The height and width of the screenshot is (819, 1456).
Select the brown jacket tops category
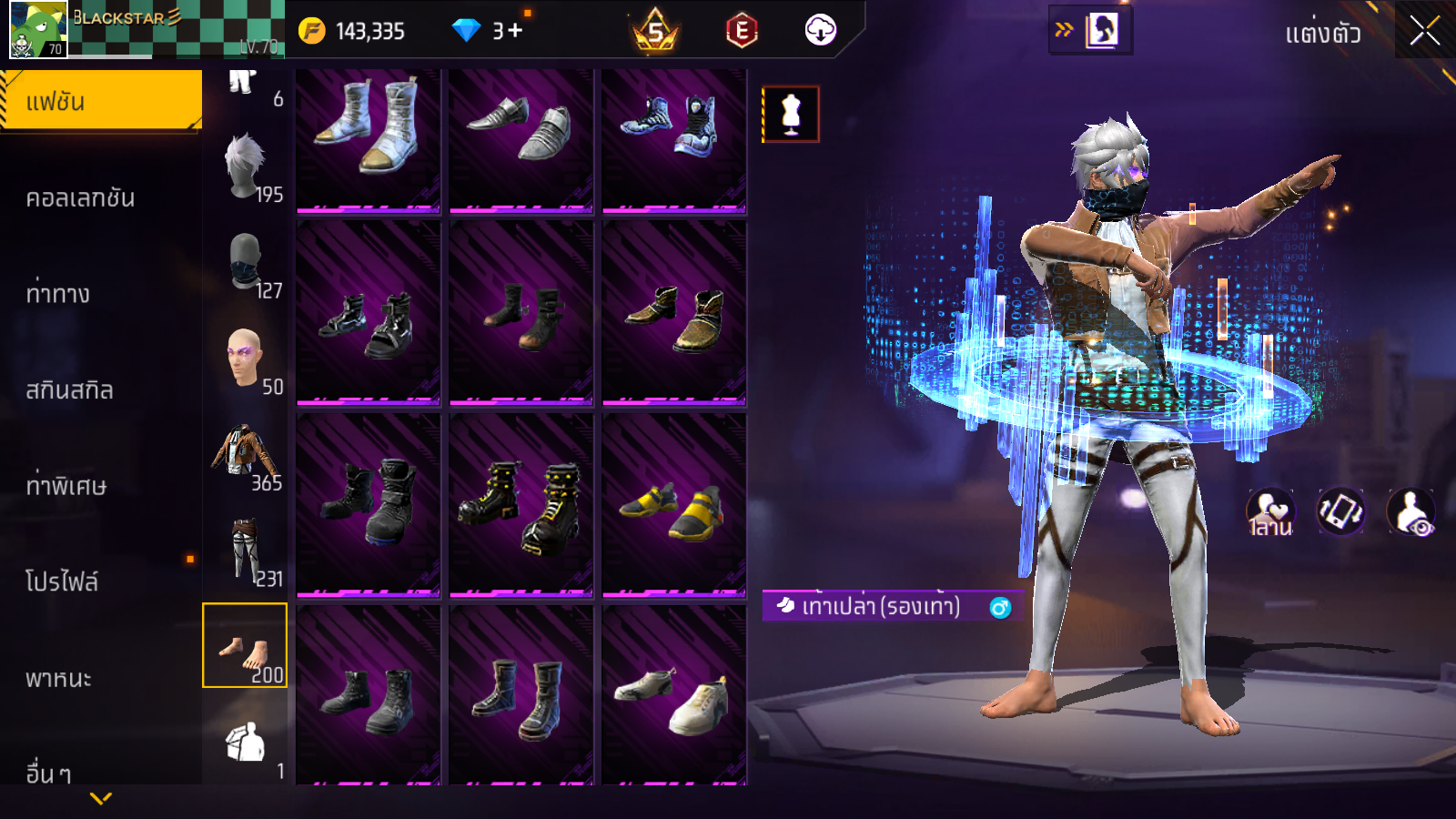point(244,455)
